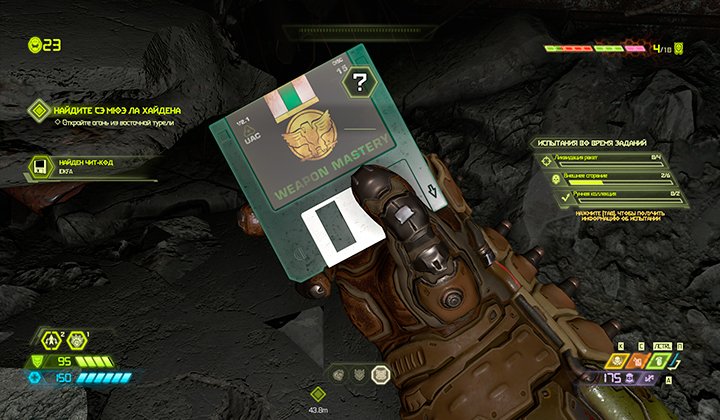The height and width of the screenshot is (420, 720).
Task: Click the mission objective tracker diamond icon
Action: 39,110
